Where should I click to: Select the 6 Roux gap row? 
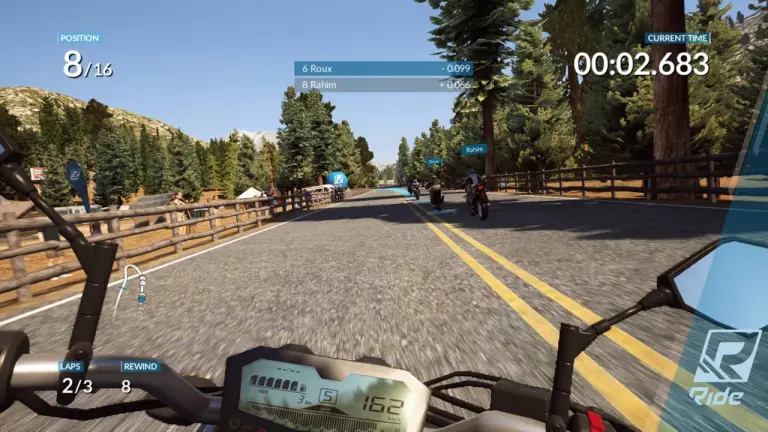pyautogui.click(x=383, y=69)
